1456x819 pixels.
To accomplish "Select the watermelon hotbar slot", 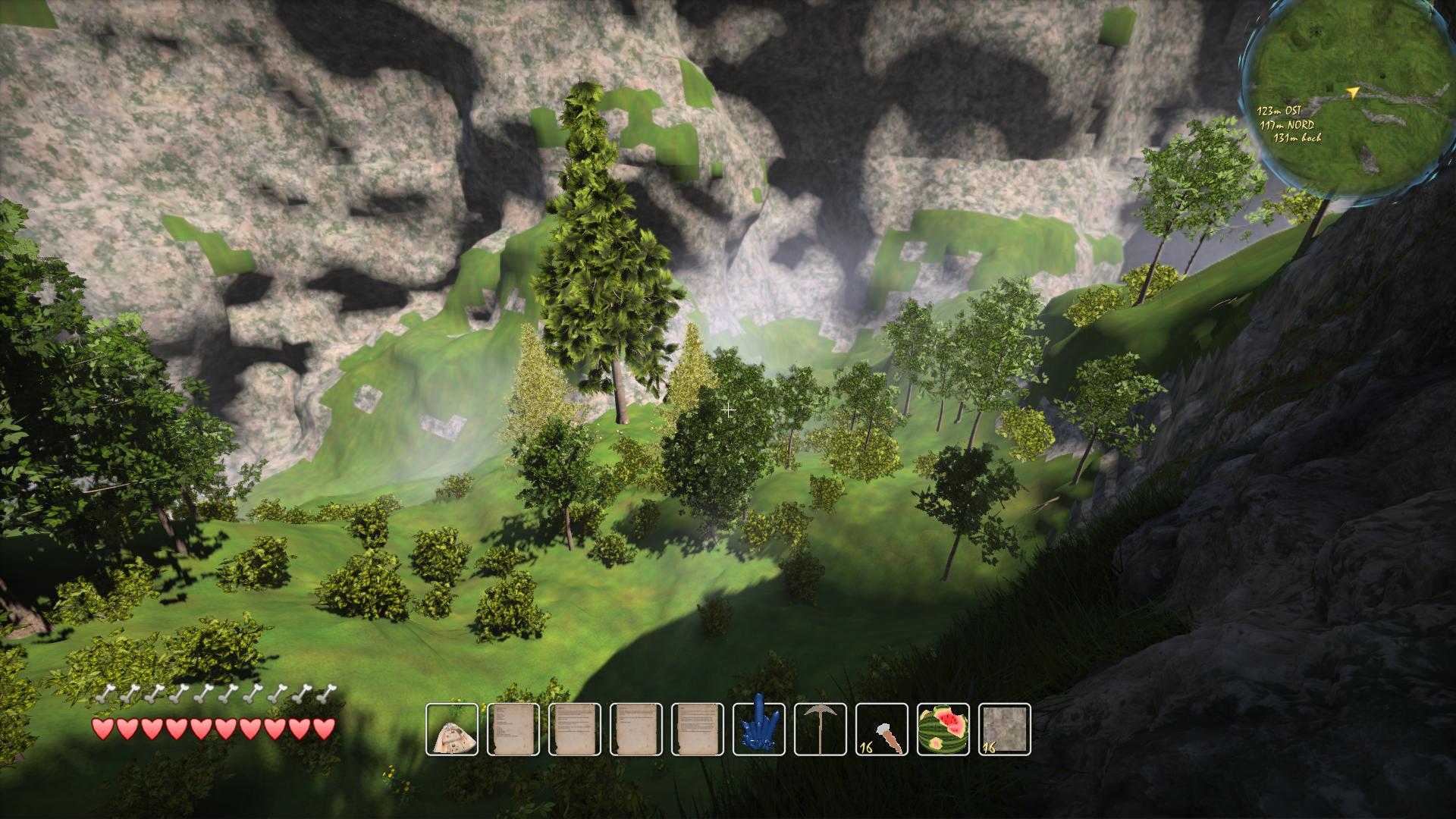I will (943, 730).
